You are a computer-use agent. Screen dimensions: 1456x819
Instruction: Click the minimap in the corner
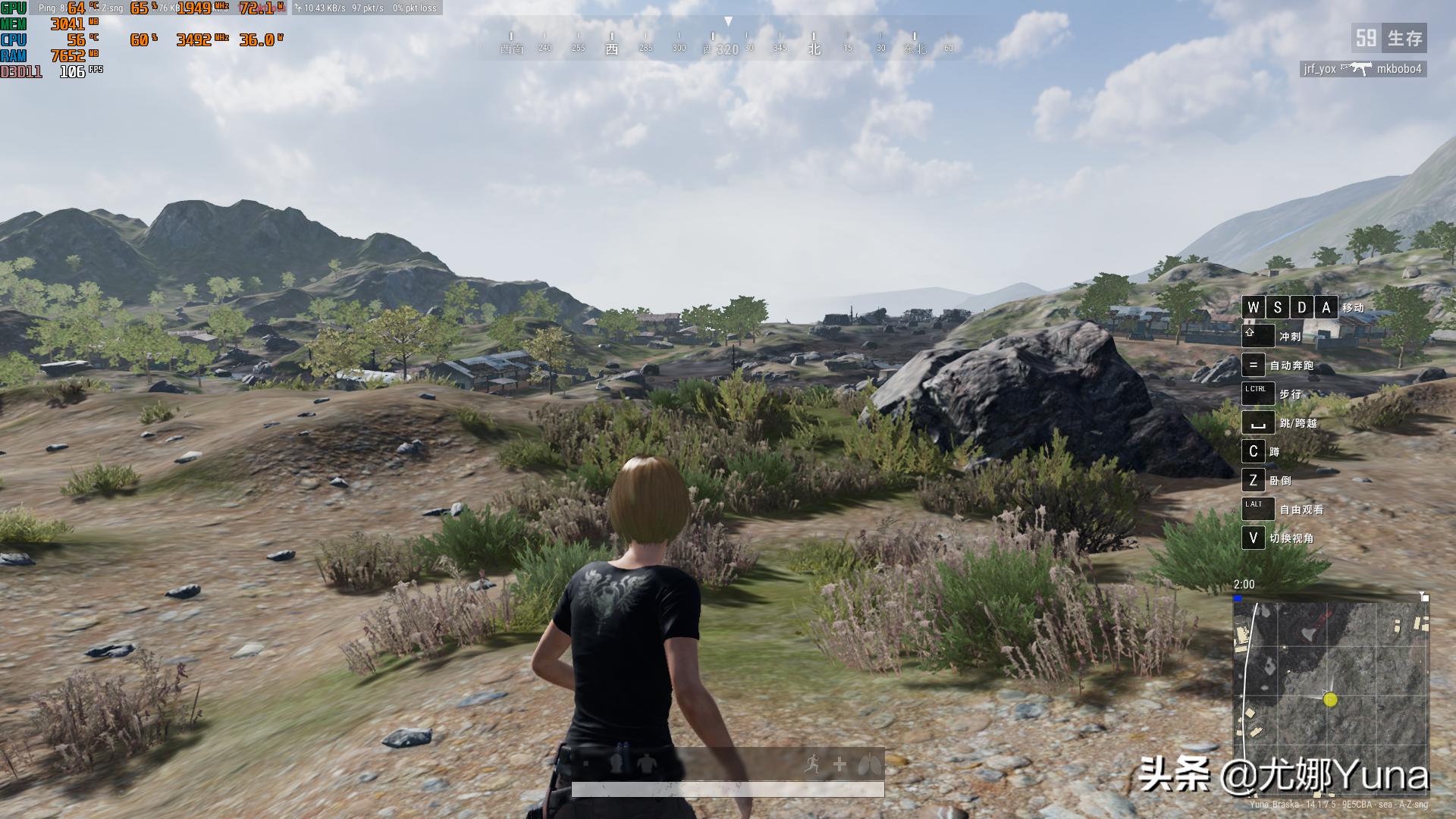1331,690
